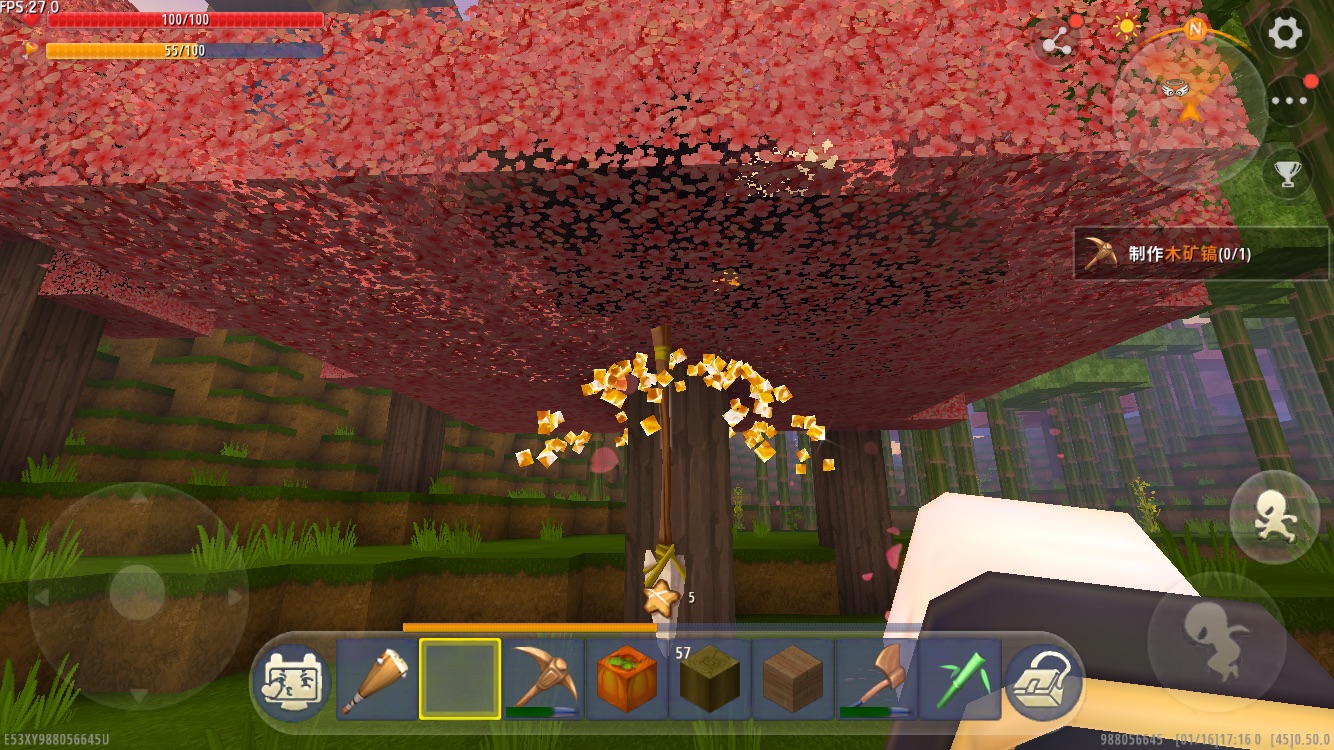Screen dimensions: 1334x750
Task: Tap the share icon
Action: [1057, 42]
